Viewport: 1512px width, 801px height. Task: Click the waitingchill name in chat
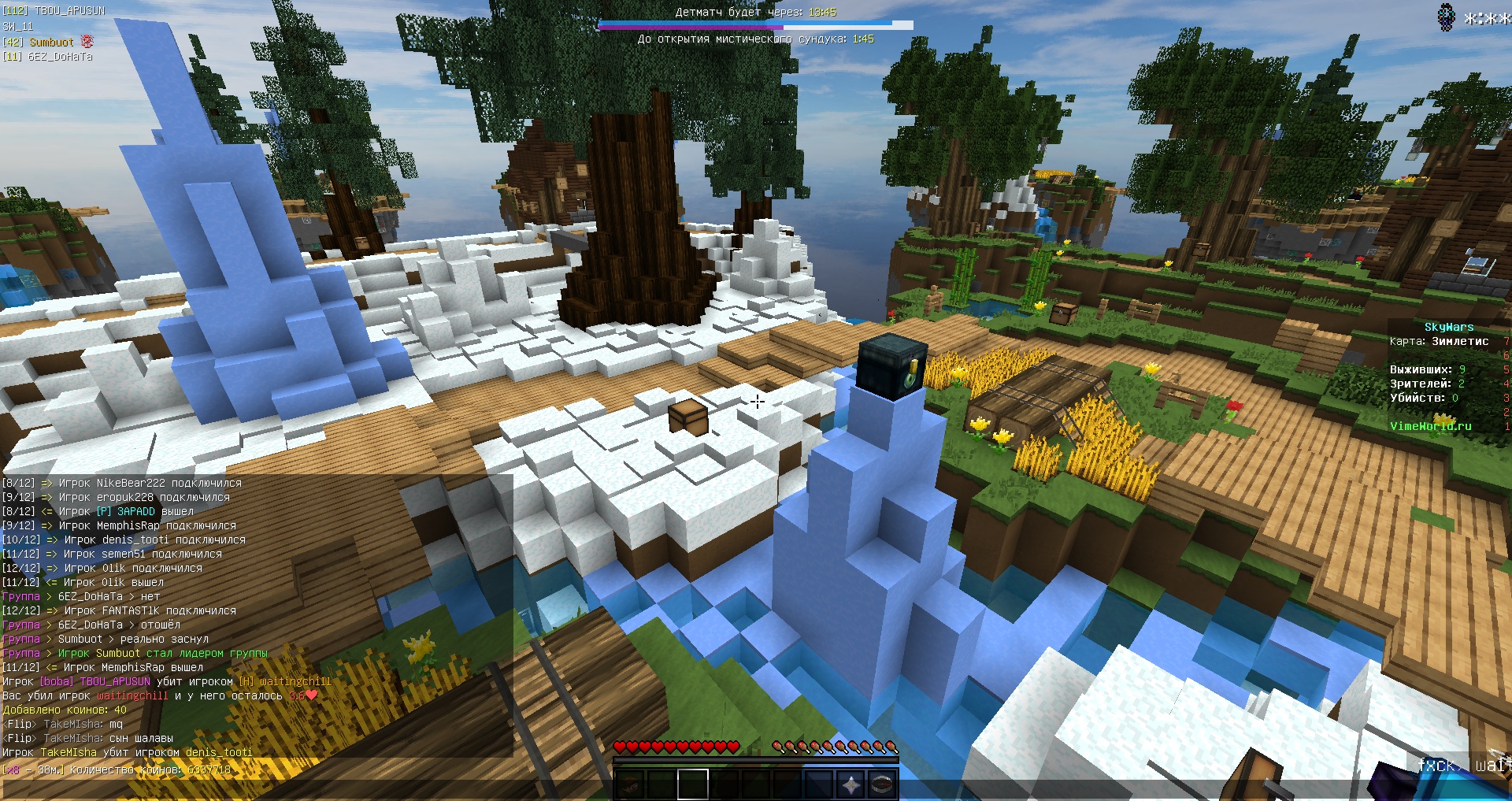pyautogui.click(x=295, y=681)
